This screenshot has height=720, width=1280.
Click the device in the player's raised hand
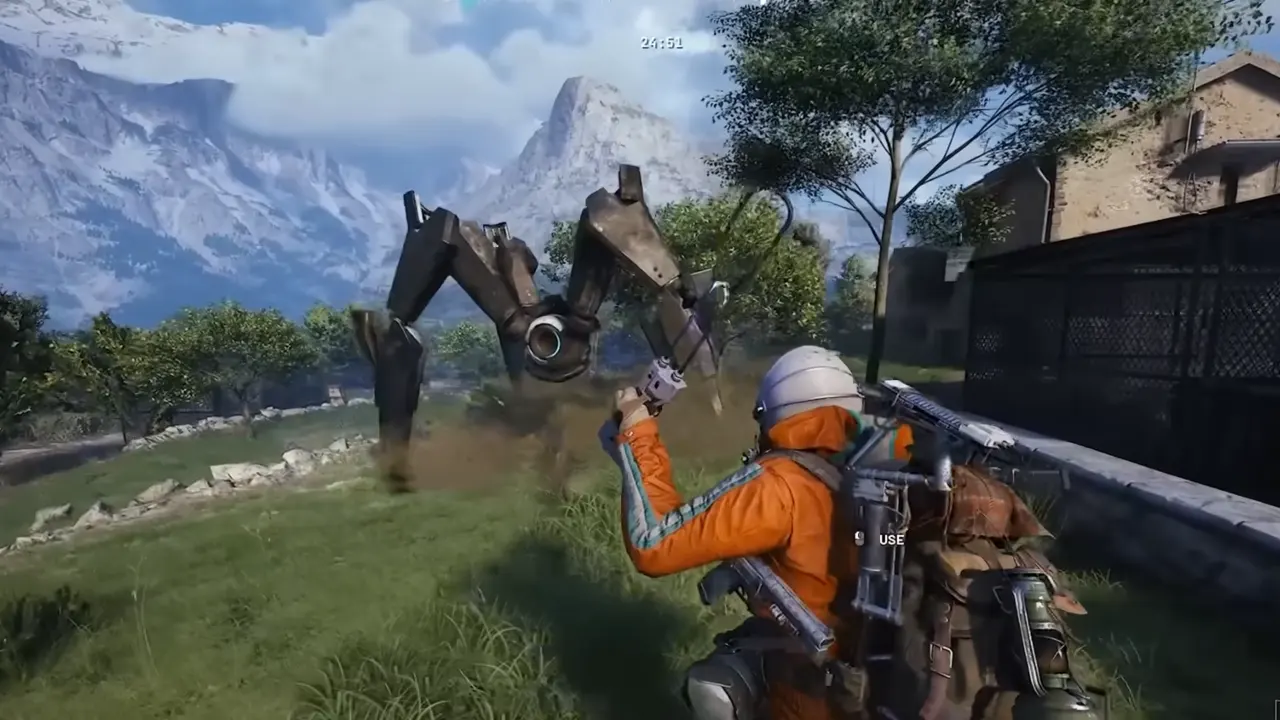(x=663, y=381)
